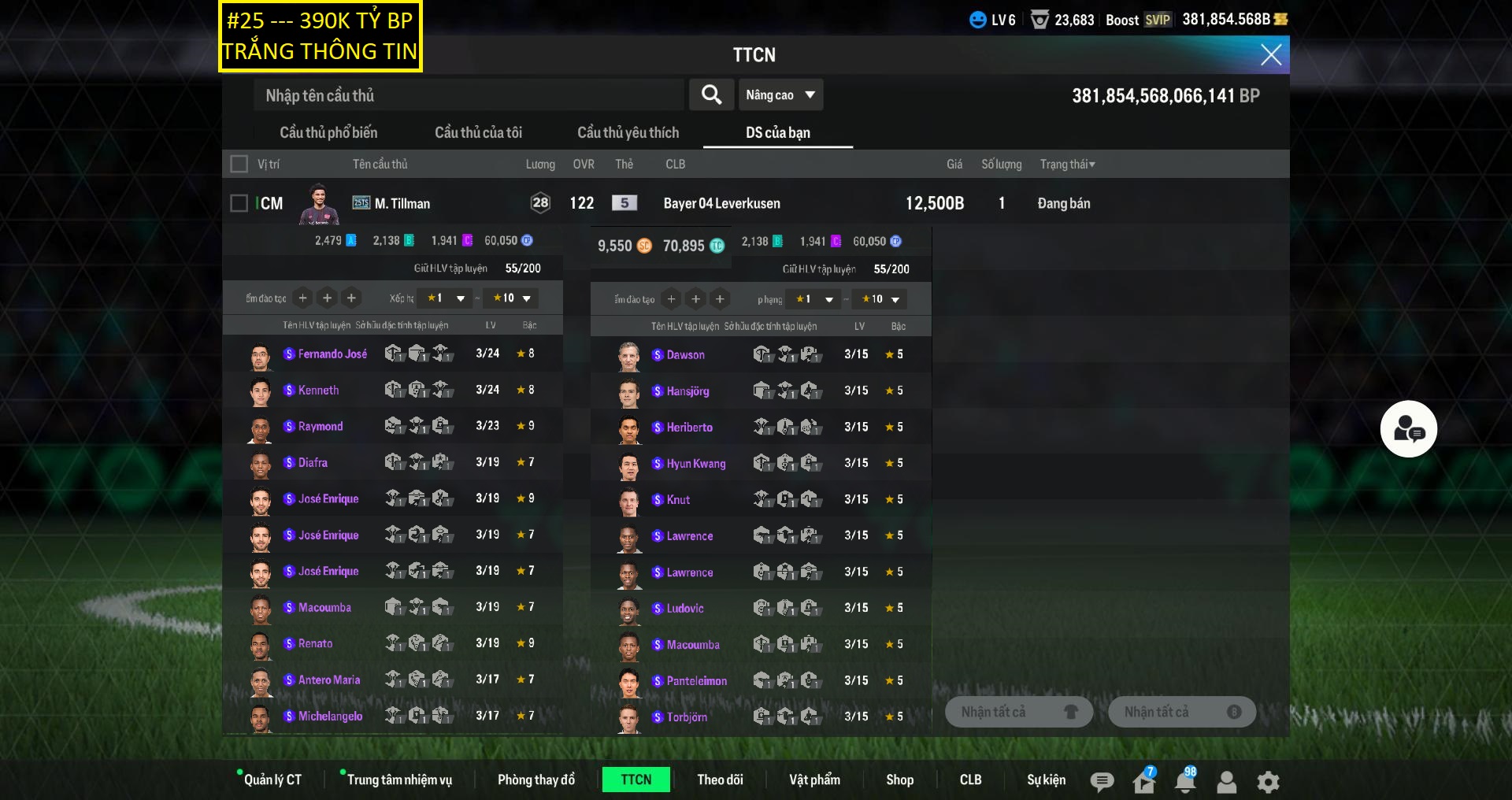Open Quản lý CT menu
The width and height of the screenshot is (1512, 800).
(272, 780)
